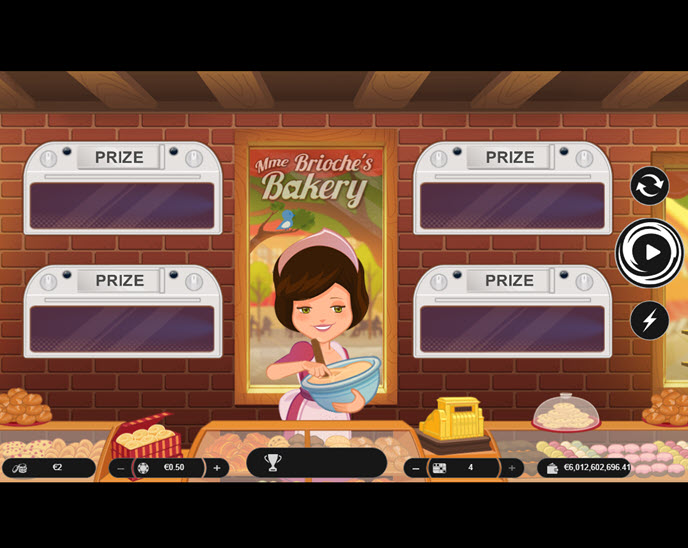
Task: Increase the €0.50 chip bet value
Action: tap(217, 468)
